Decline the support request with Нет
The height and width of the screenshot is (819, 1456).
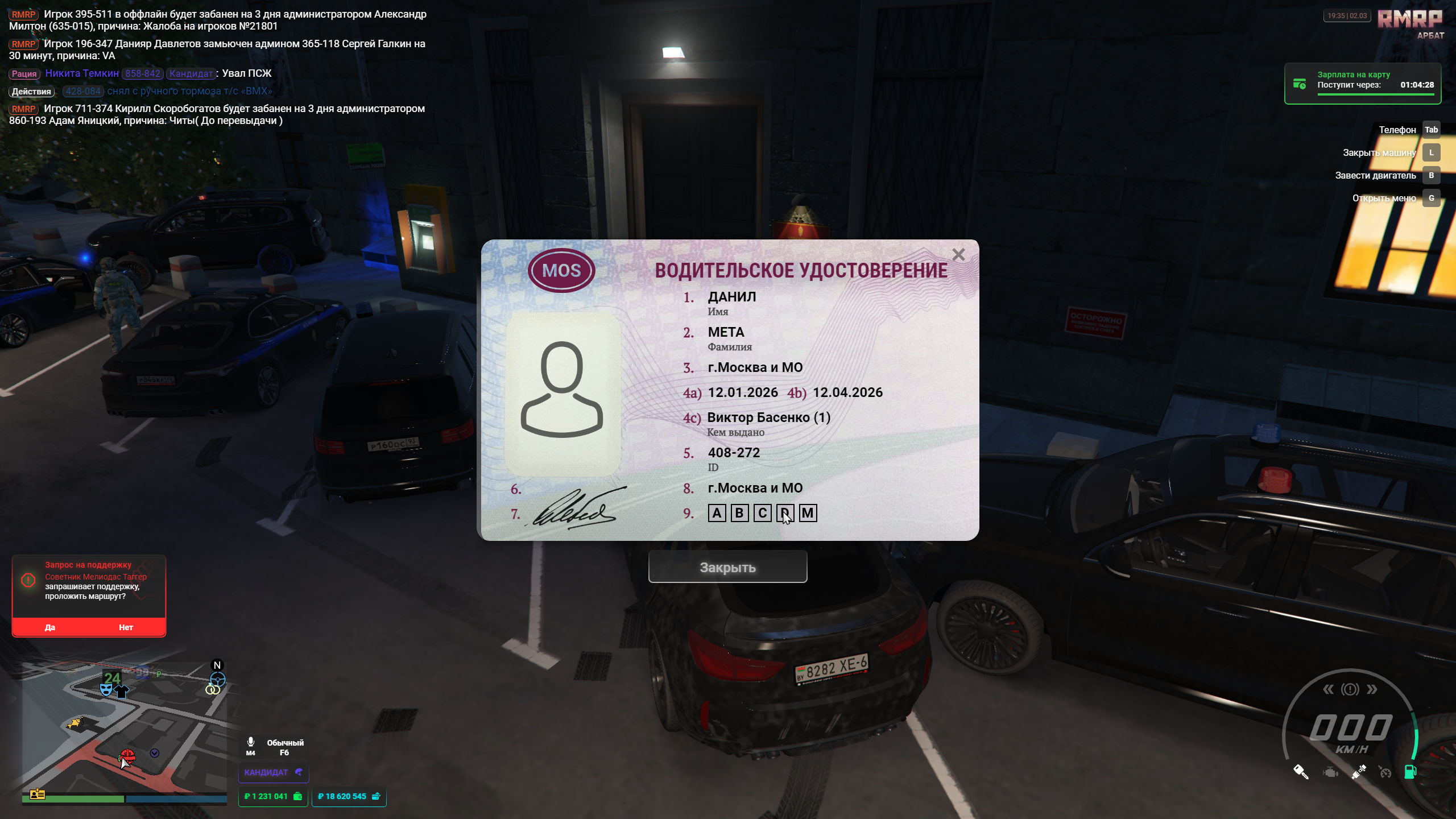click(x=126, y=627)
